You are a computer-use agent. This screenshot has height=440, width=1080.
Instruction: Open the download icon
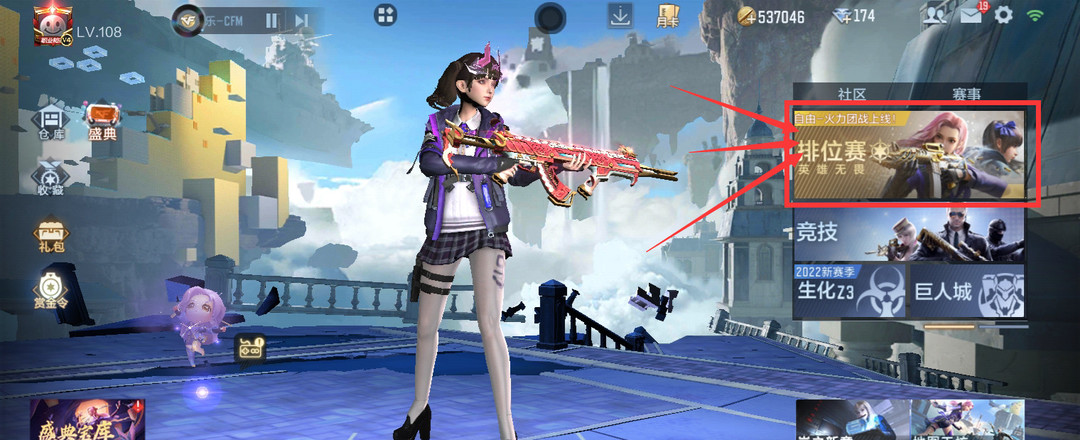pyautogui.click(x=620, y=15)
